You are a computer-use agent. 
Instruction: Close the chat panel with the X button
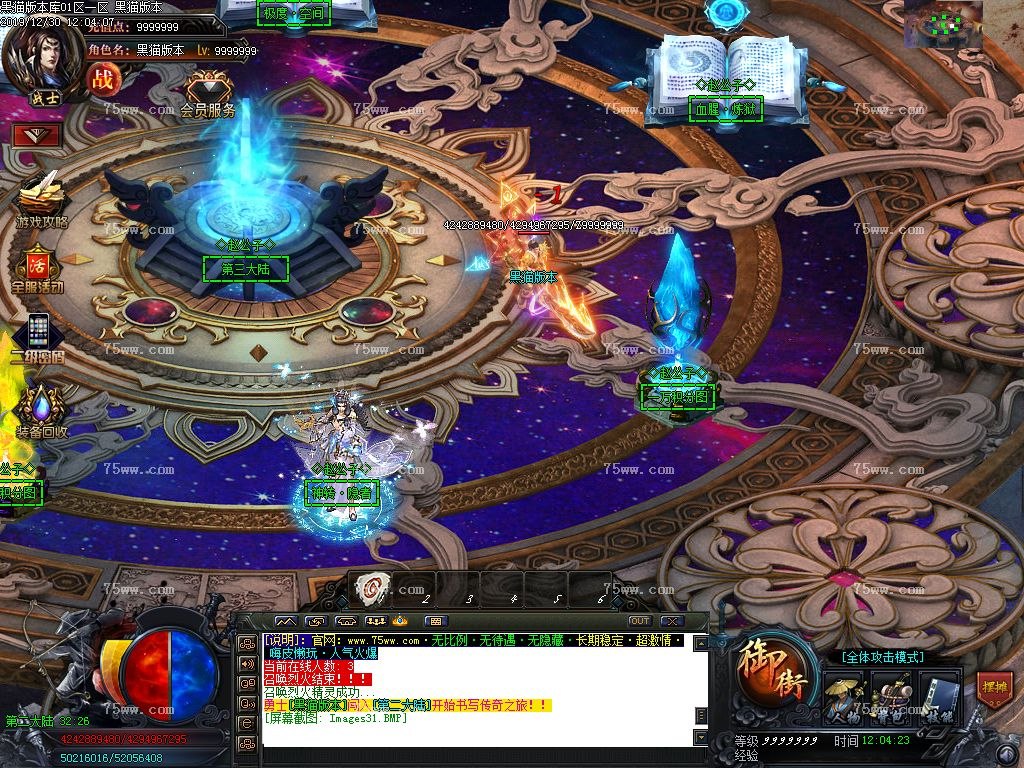coord(672,621)
